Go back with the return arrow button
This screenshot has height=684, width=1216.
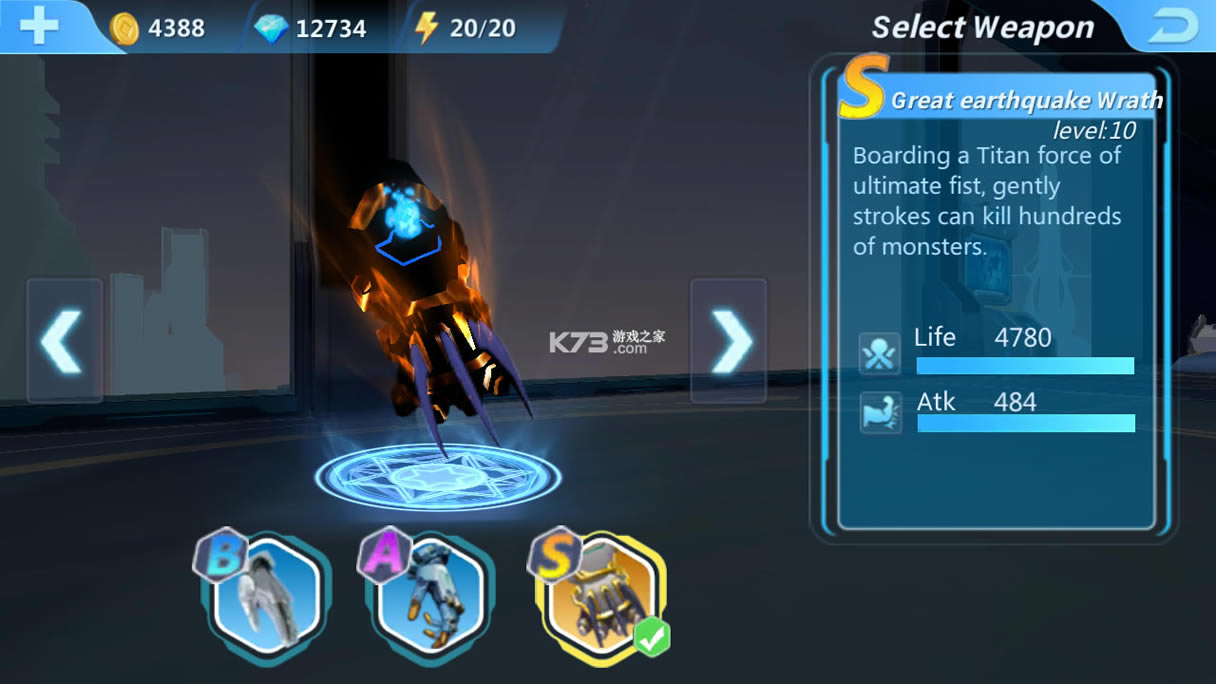pyautogui.click(x=1171, y=27)
